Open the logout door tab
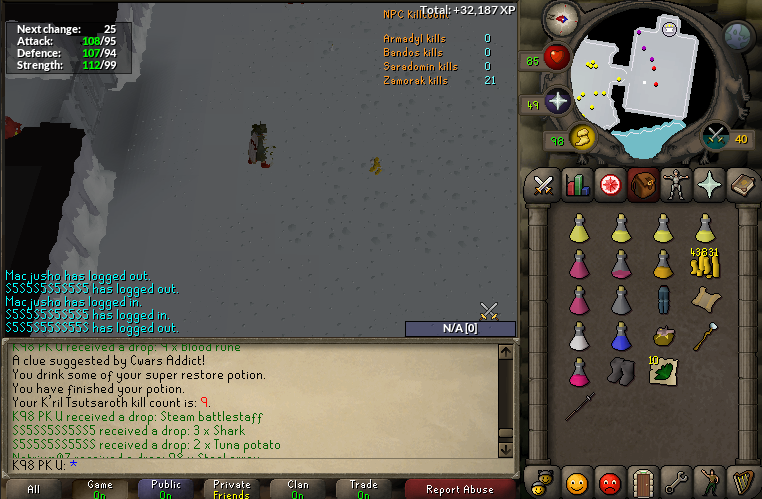Screen dimensions: 762x499 pyautogui.click(x=642, y=482)
